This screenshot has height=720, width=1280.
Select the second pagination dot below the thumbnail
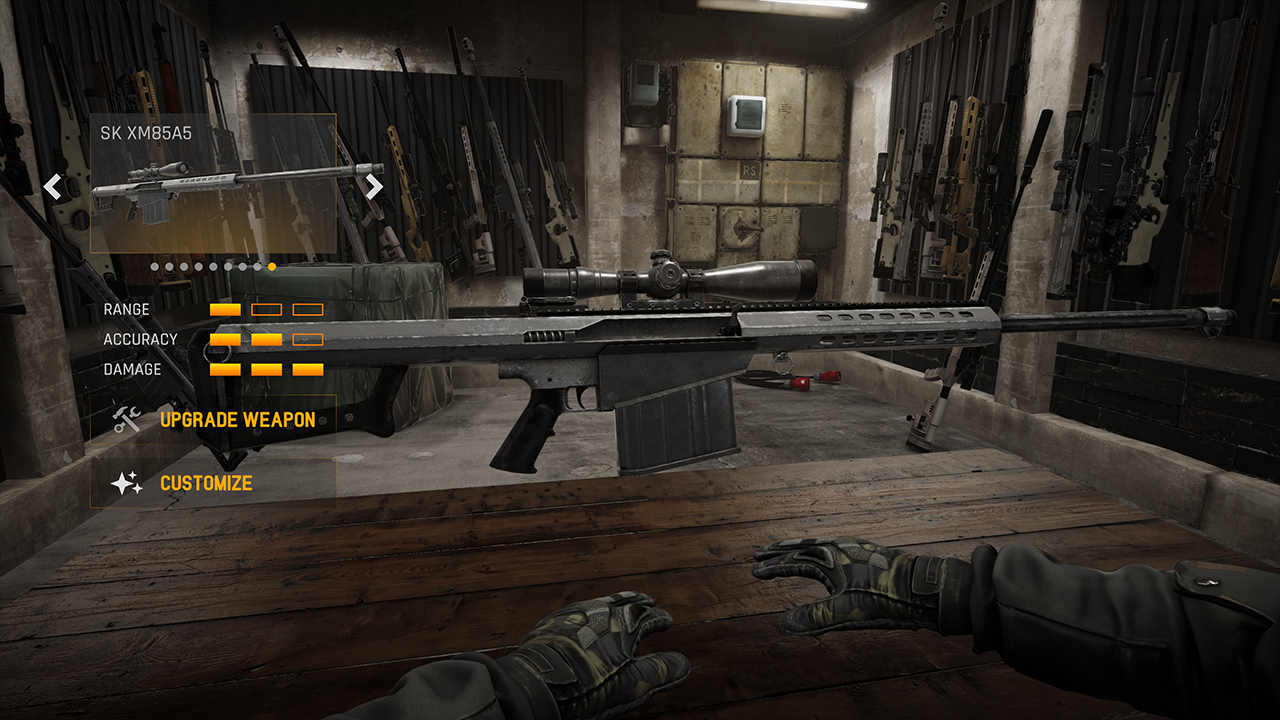point(167,267)
